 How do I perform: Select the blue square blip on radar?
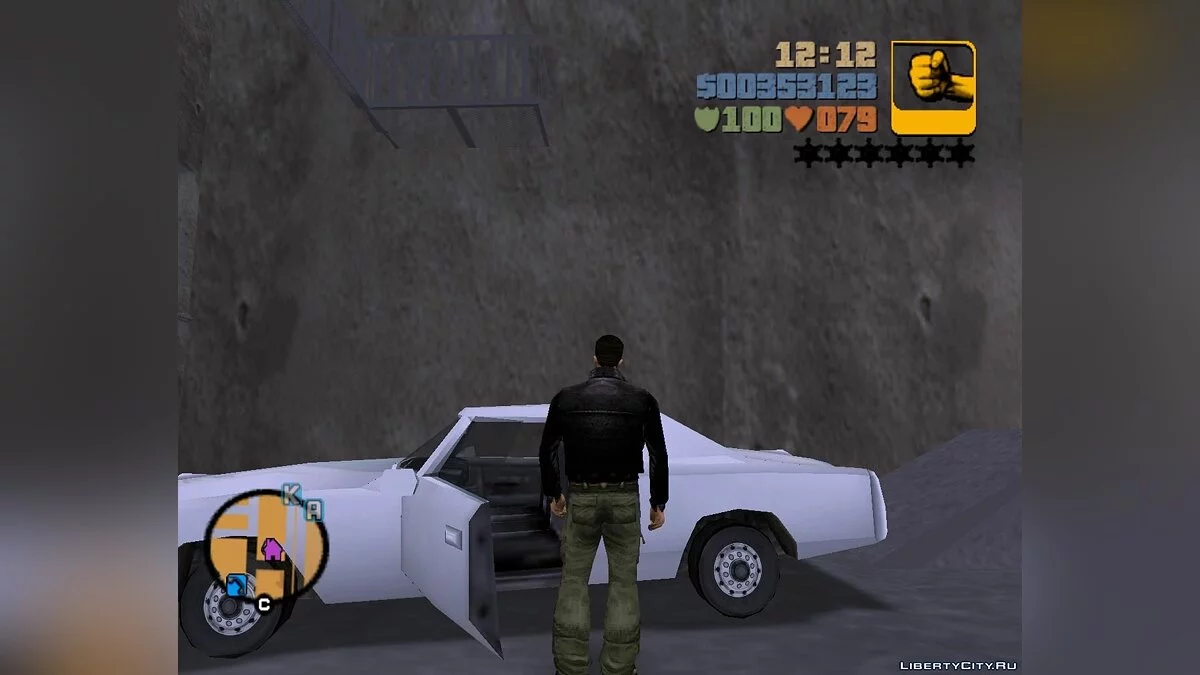tap(236, 586)
